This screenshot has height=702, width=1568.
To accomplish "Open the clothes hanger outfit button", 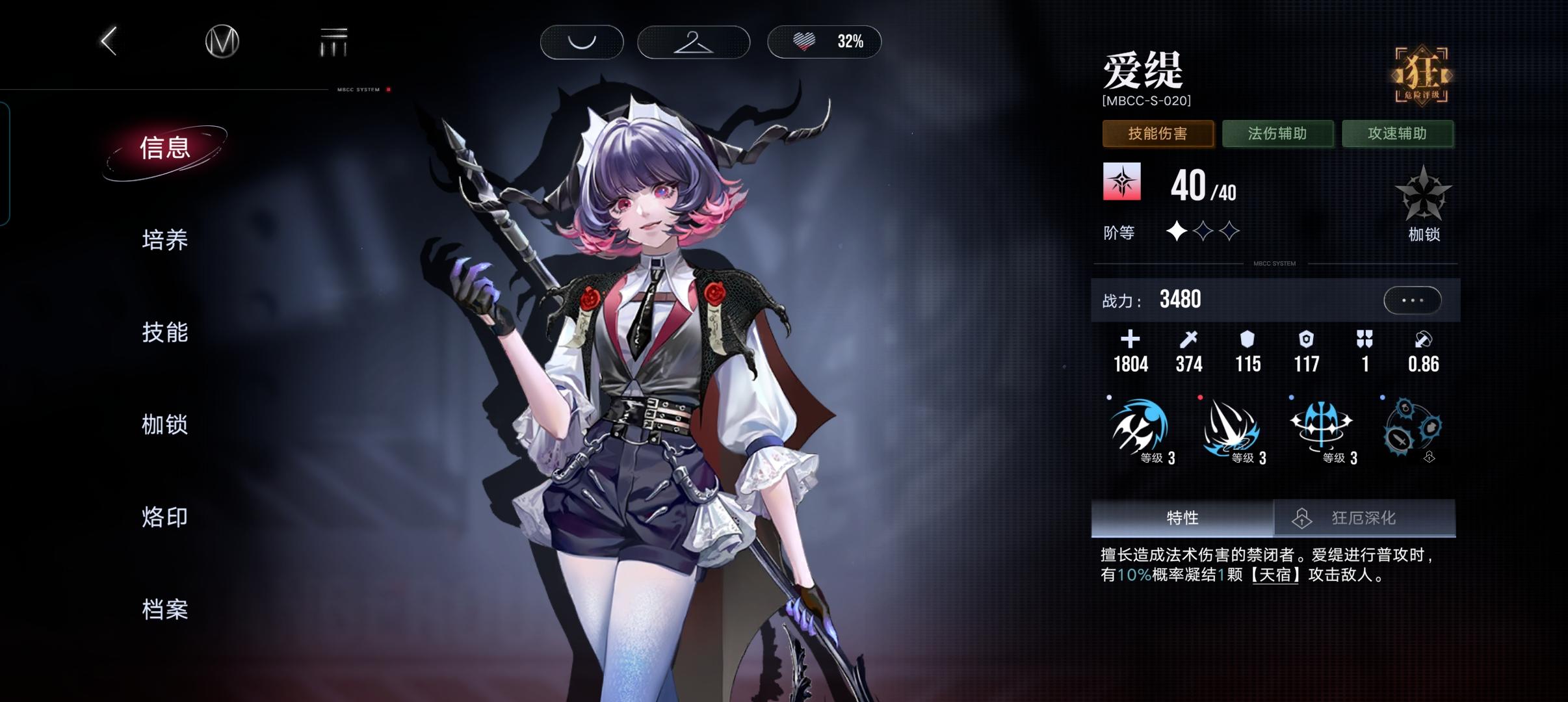I will click(694, 42).
